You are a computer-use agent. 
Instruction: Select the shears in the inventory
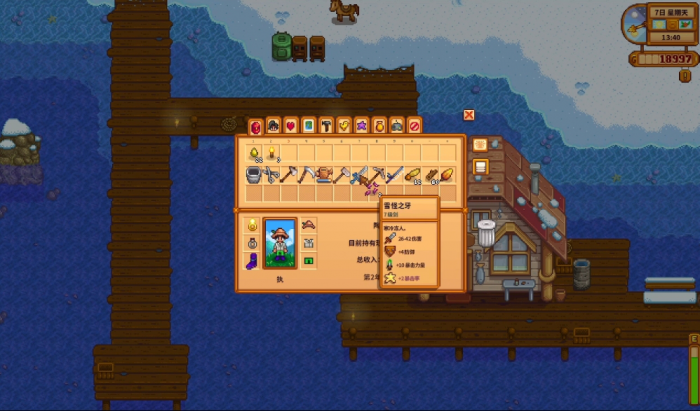272,176
